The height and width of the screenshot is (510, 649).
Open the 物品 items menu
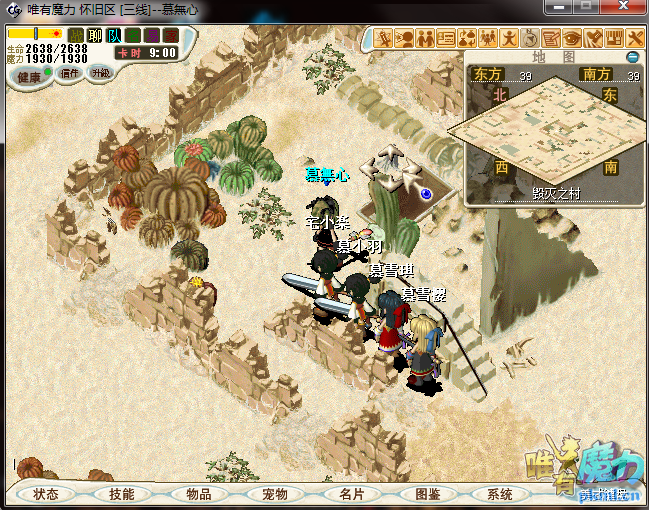coord(198,494)
